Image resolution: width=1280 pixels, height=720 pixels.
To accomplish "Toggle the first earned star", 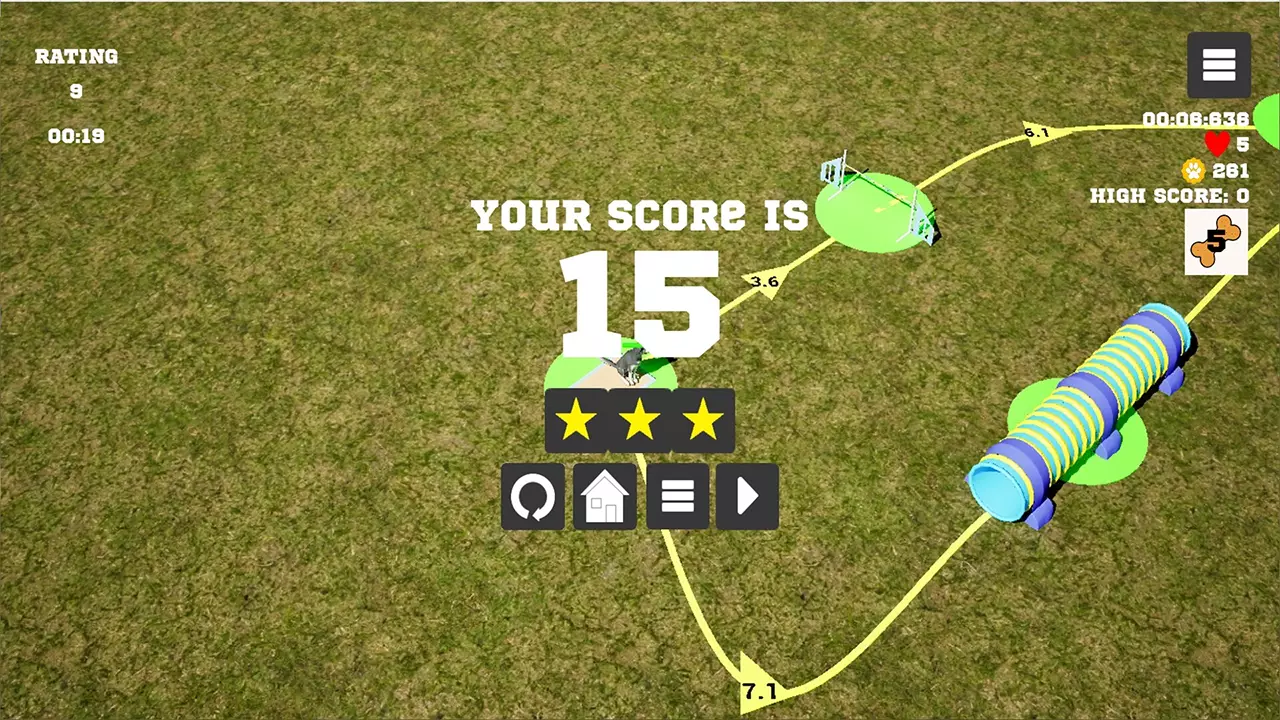I will [x=577, y=420].
